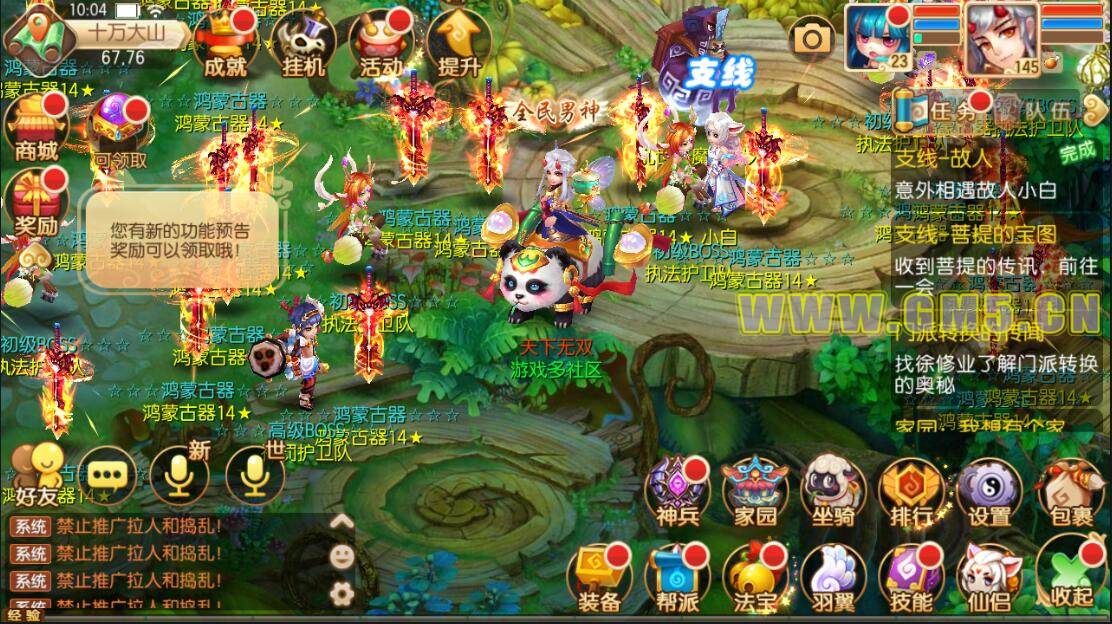Open the 坐骑 mount menu

[834, 491]
